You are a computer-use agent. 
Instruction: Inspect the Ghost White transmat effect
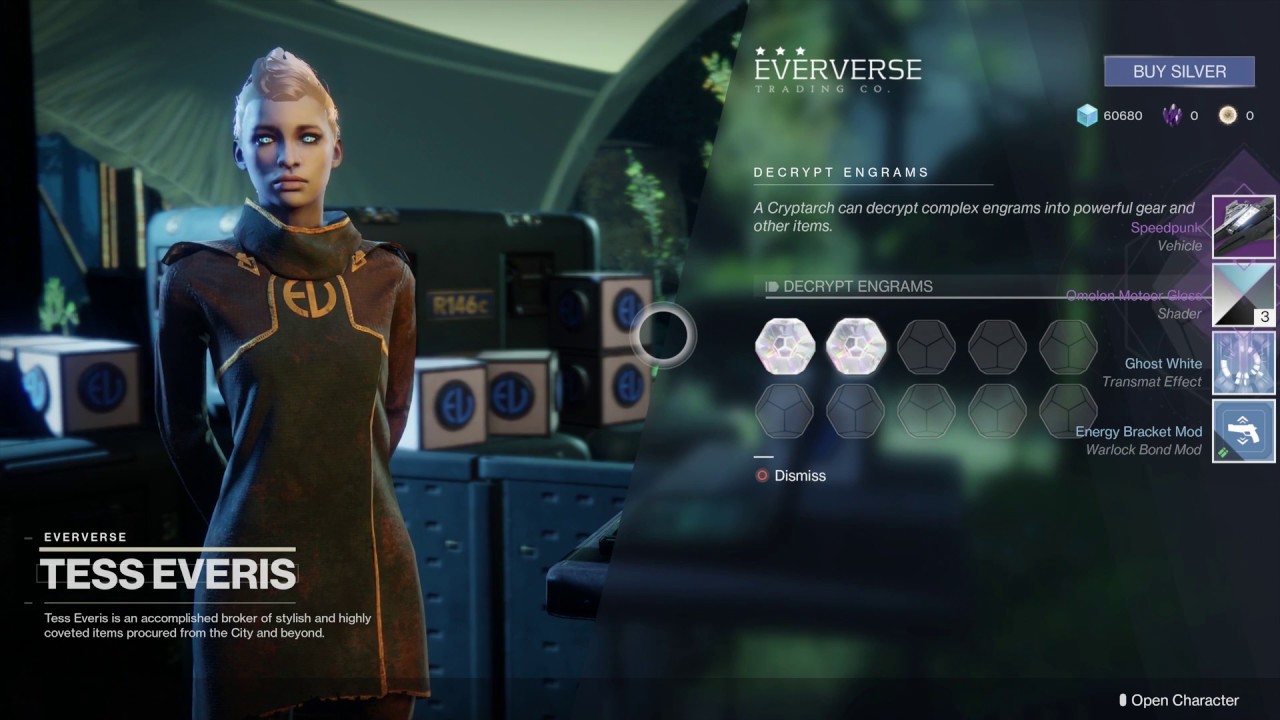[1243, 363]
